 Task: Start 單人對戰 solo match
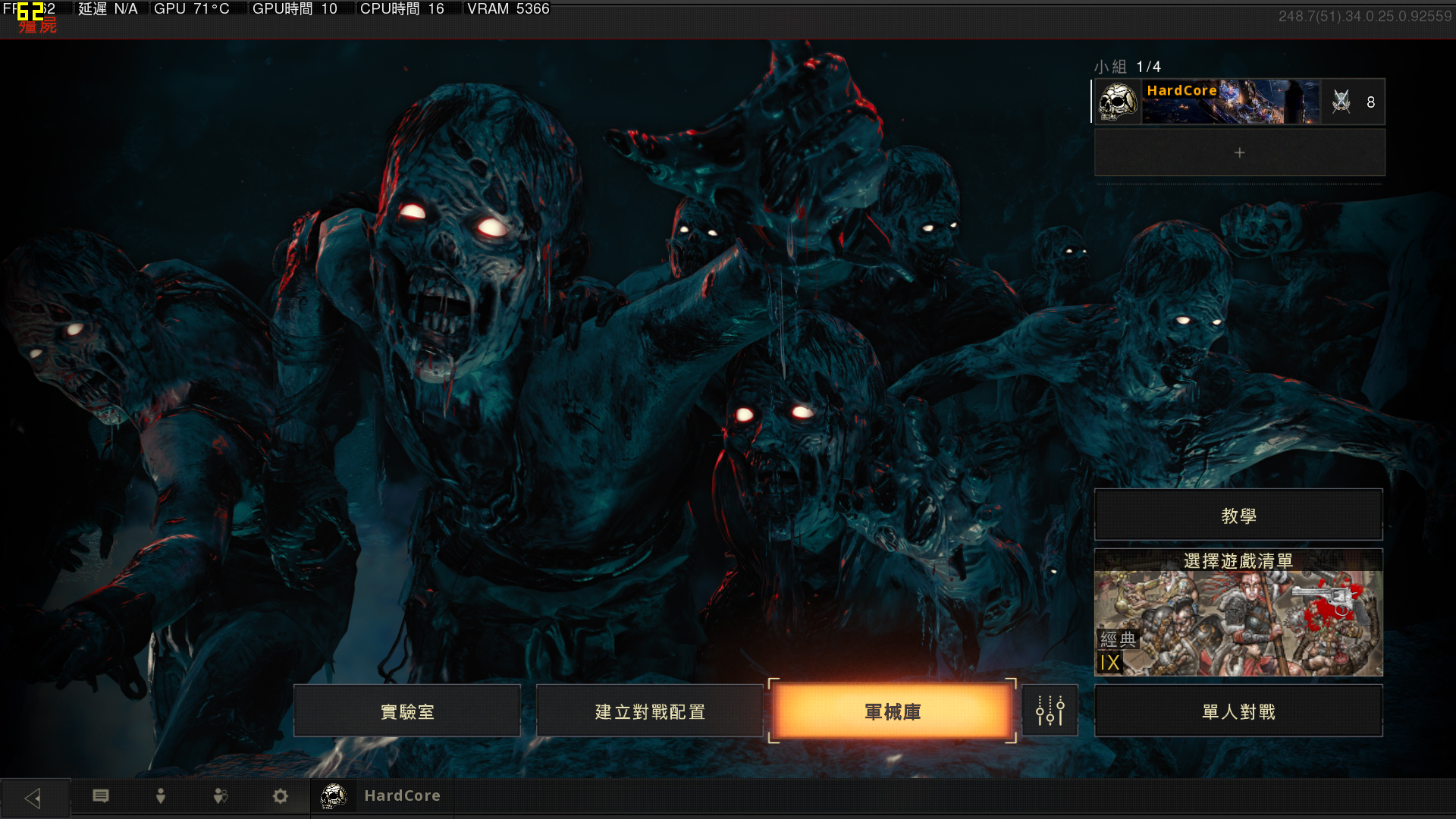pyautogui.click(x=1238, y=711)
